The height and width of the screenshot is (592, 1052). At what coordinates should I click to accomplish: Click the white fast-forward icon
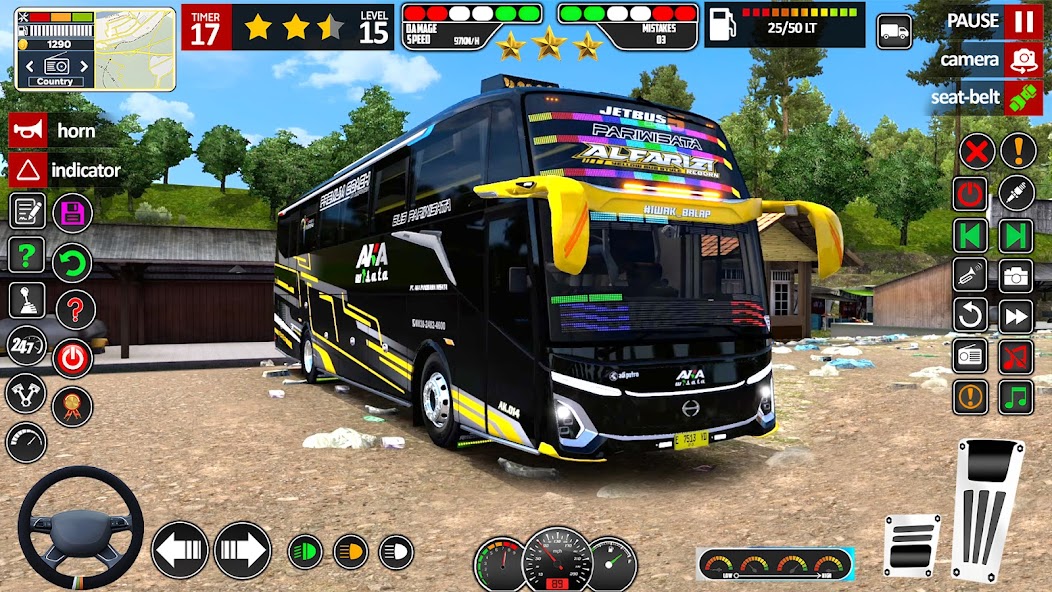[x=1016, y=316]
